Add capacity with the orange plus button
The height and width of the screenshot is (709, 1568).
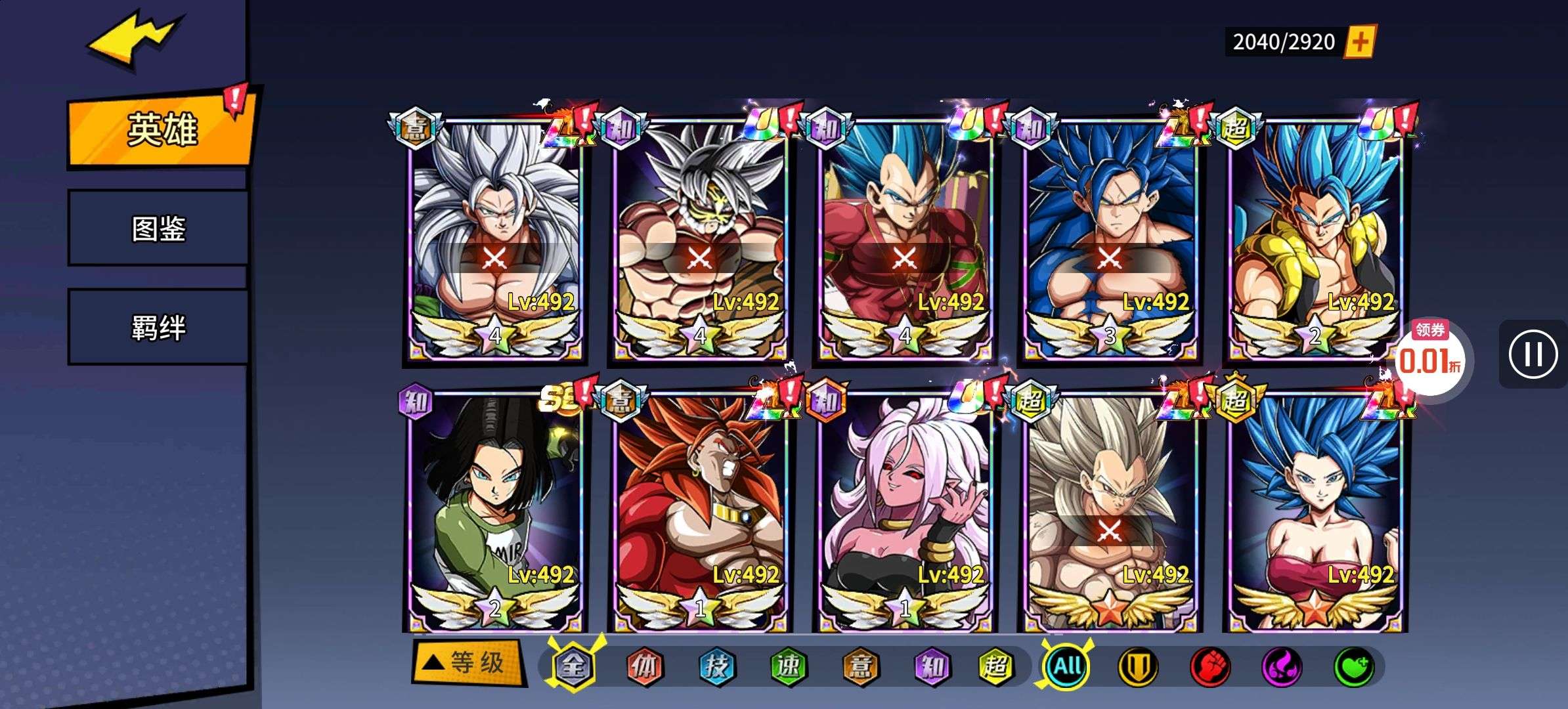coord(1360,42)
